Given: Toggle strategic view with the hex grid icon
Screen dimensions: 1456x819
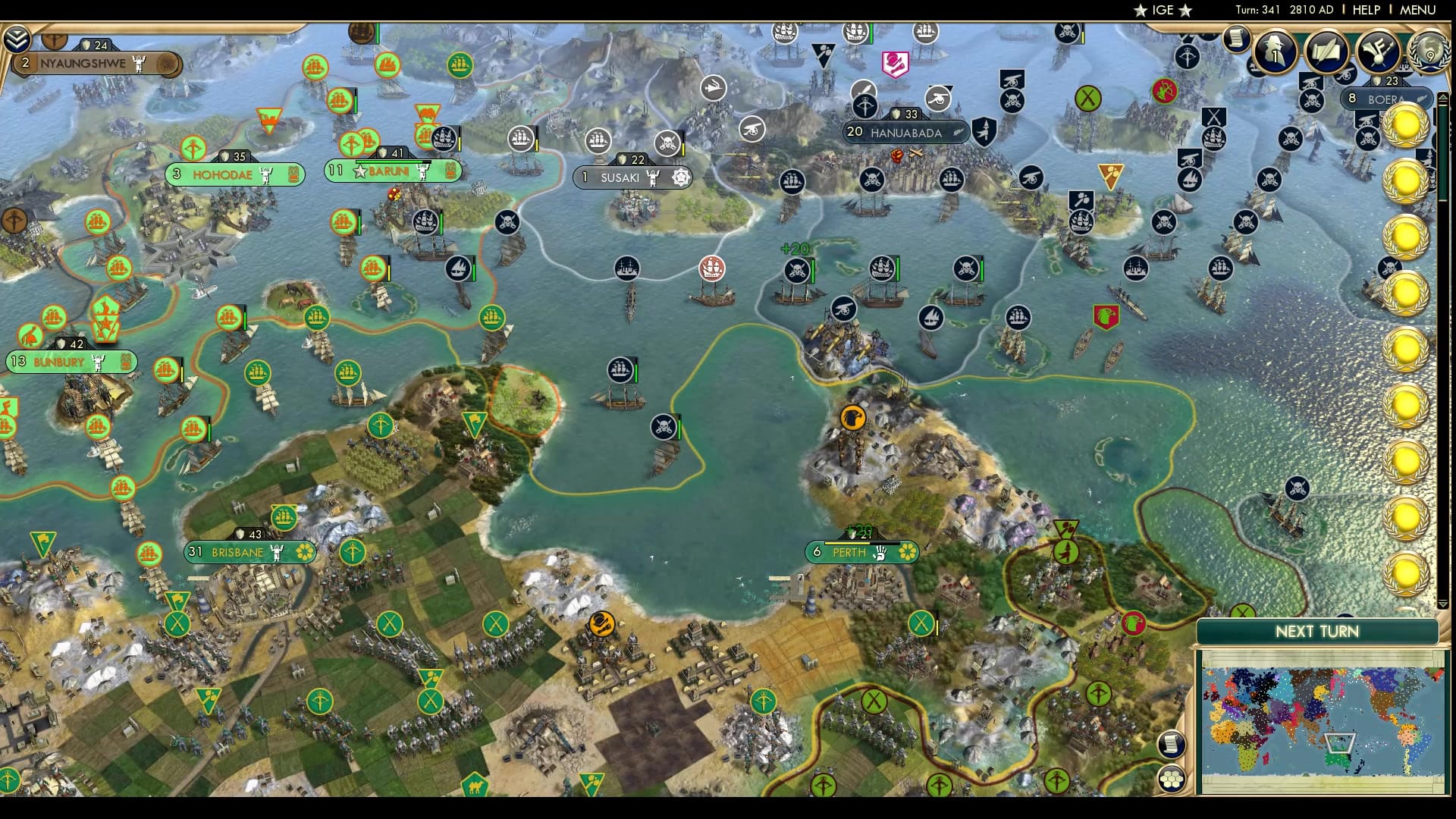Looking at the screenshot, I should coord(1172,778).
